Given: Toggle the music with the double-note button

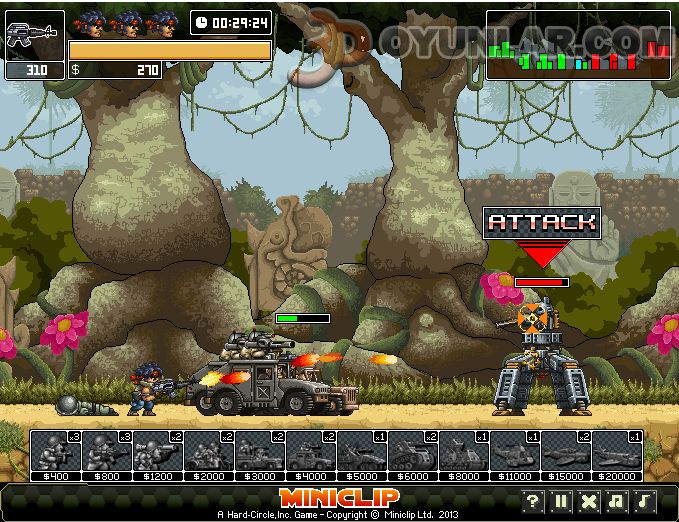Looking at the screenshot, I should point(618,501).
